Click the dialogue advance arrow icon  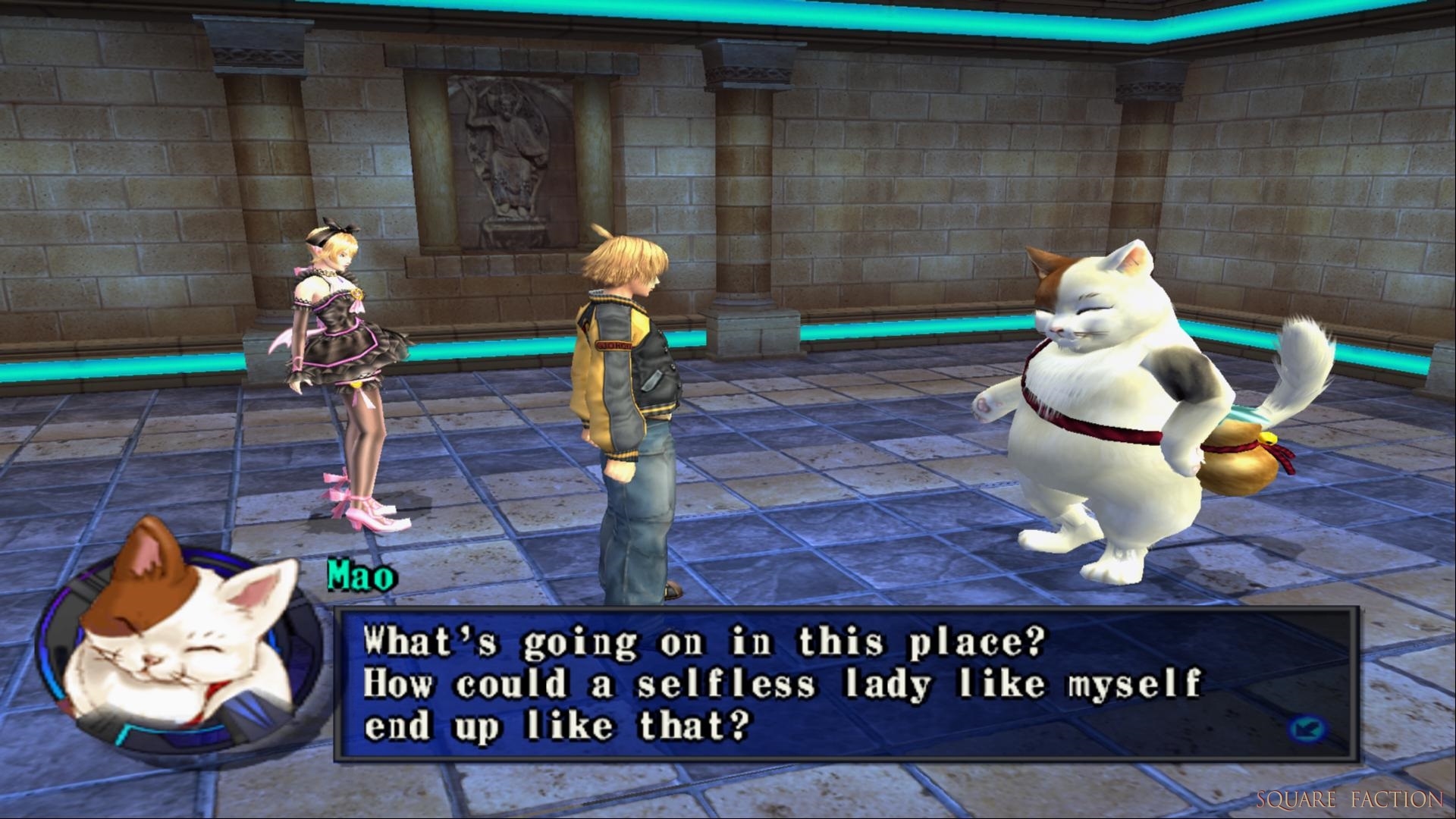point(1307,730)
